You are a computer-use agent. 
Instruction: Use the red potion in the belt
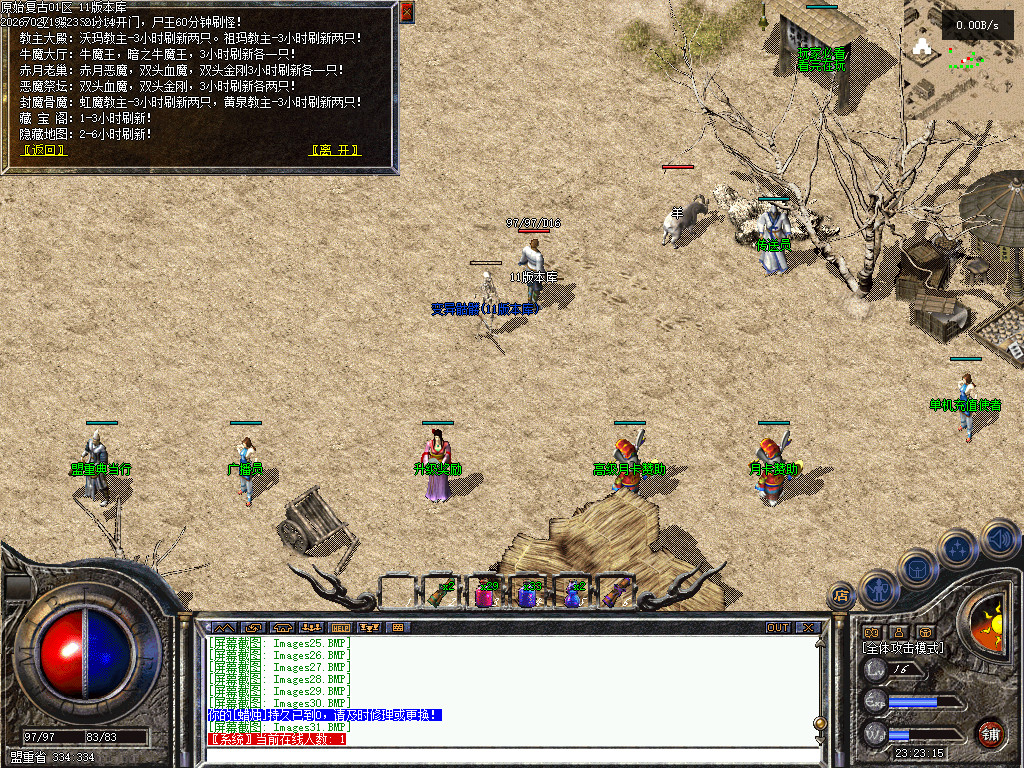point(485,595)
